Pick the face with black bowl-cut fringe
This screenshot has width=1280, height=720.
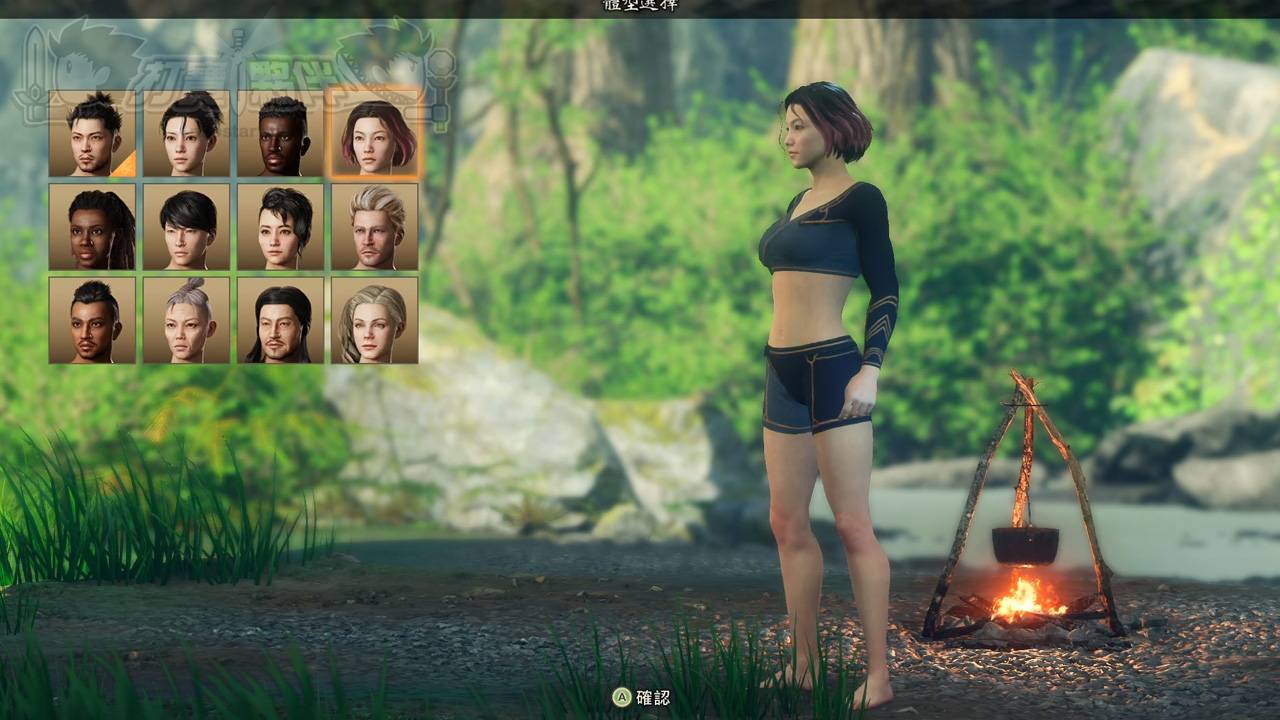point(186,226)
